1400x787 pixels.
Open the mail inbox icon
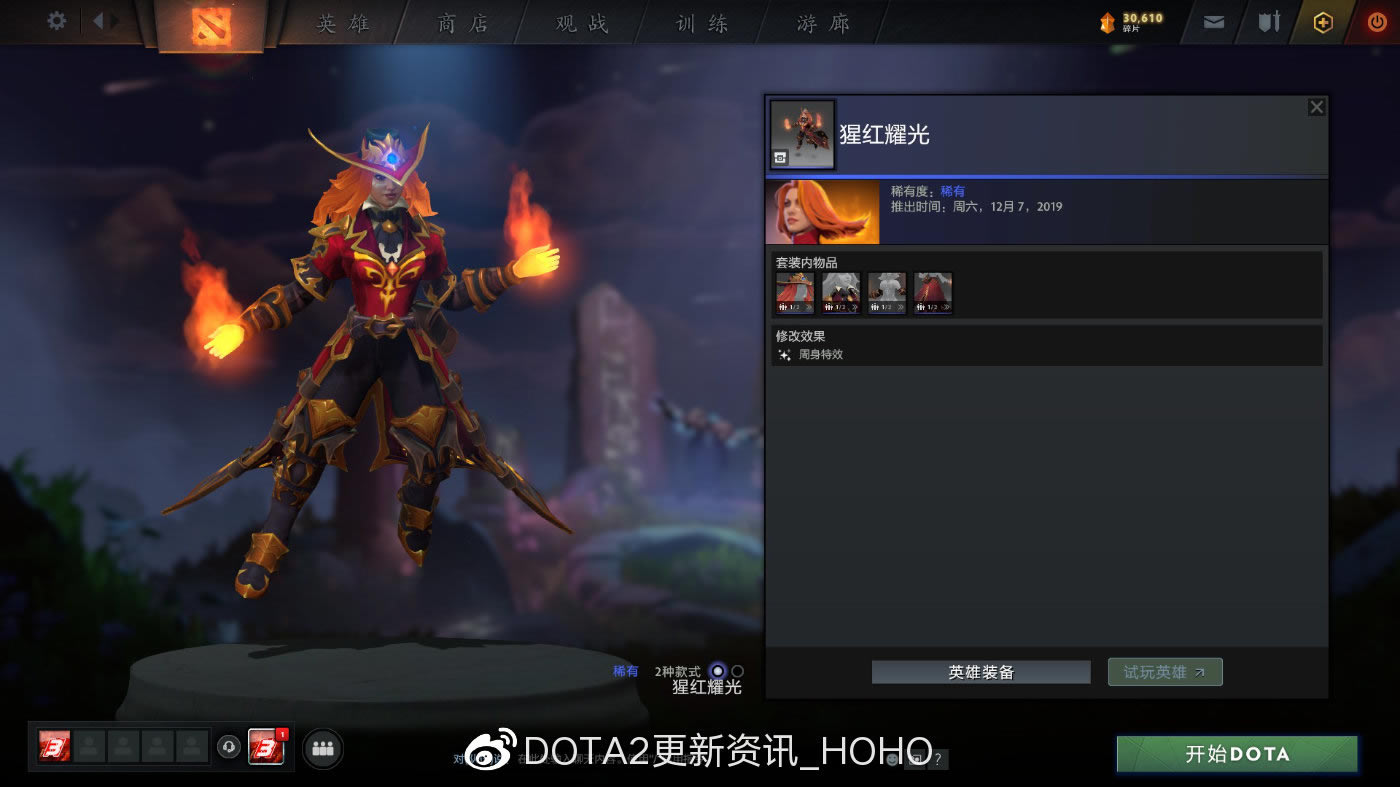click(1213, 22)
